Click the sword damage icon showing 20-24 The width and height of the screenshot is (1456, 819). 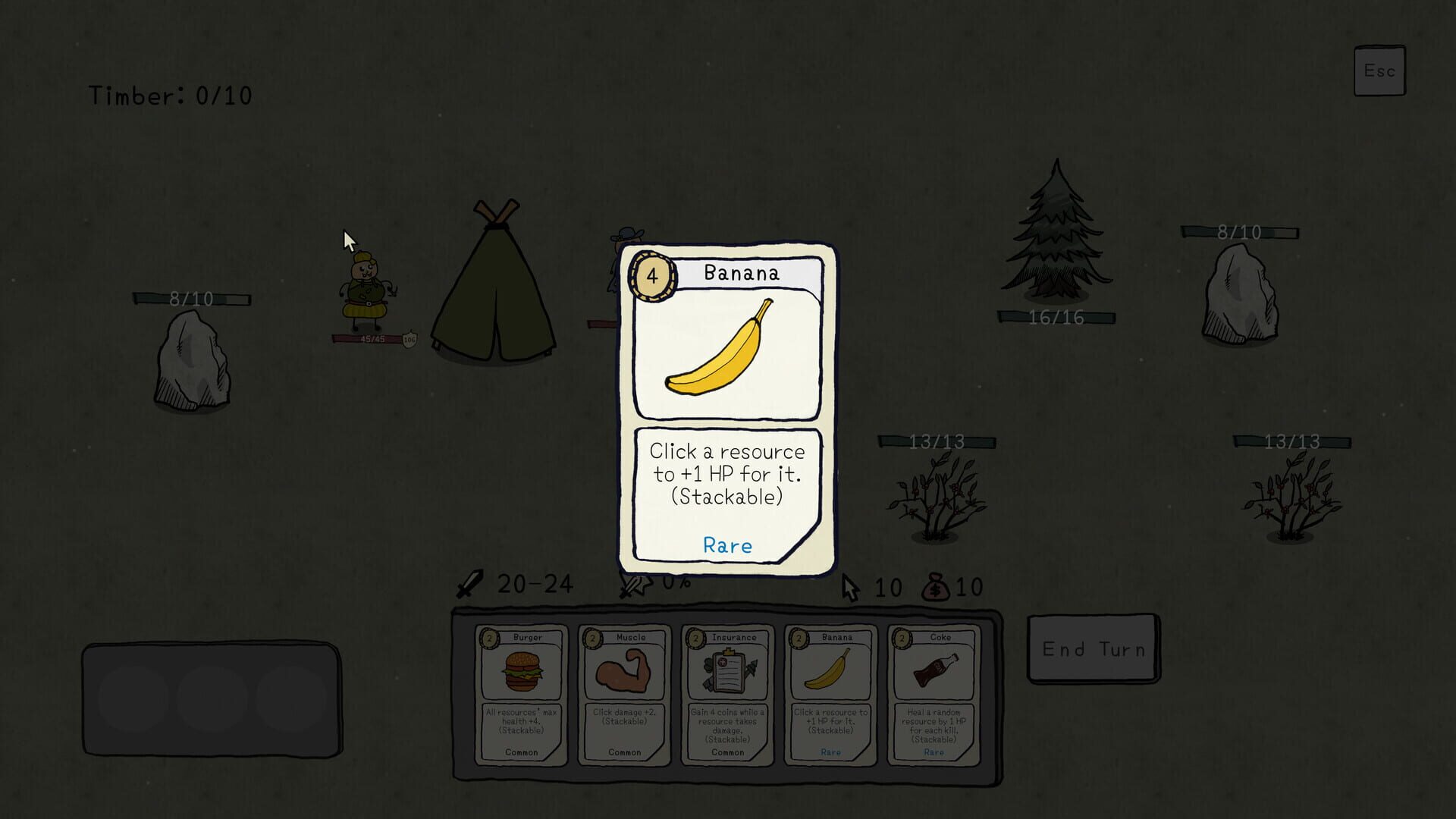tap(472, 582)
